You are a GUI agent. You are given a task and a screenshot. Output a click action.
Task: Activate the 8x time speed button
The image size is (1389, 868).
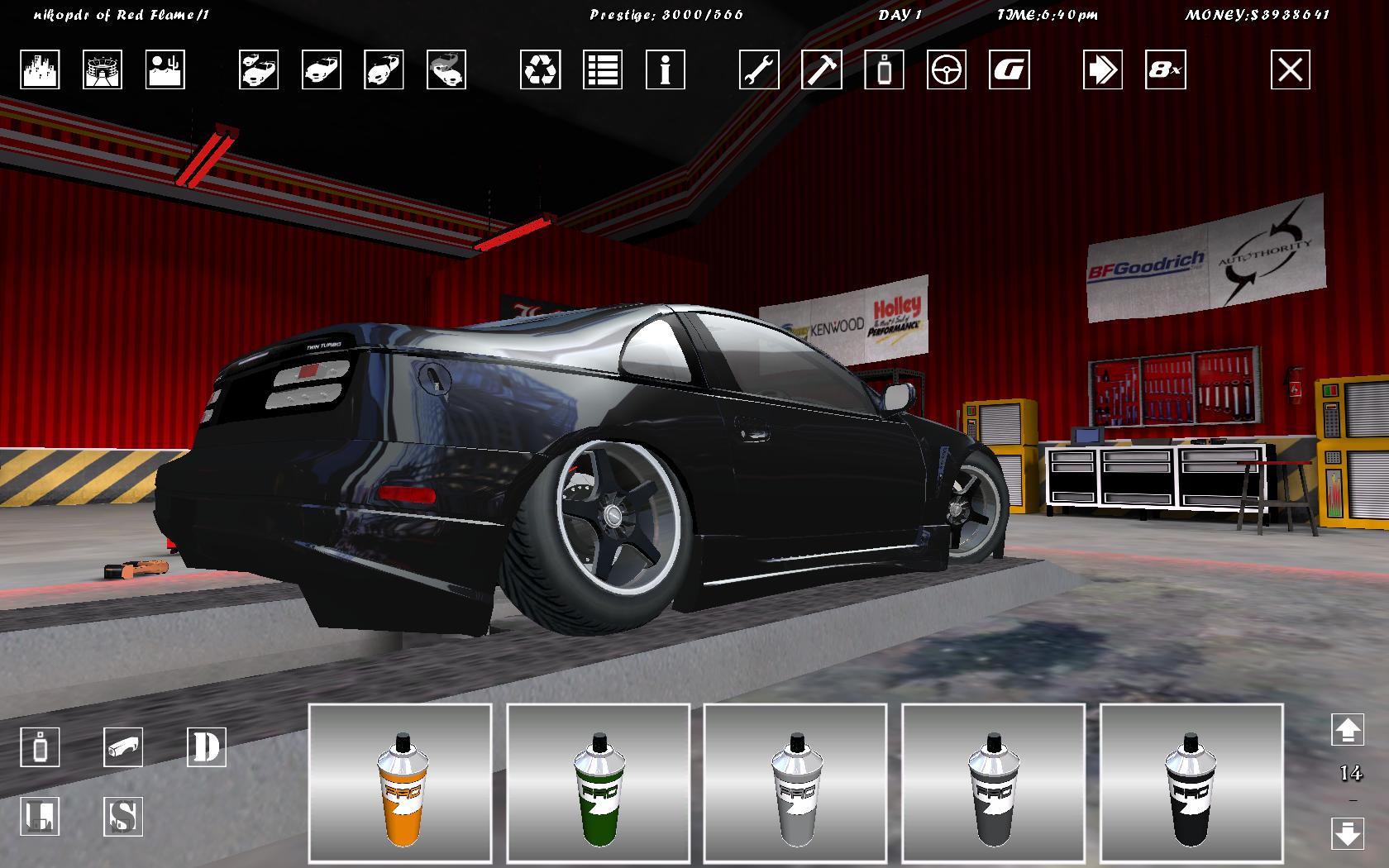(1166, 69)
